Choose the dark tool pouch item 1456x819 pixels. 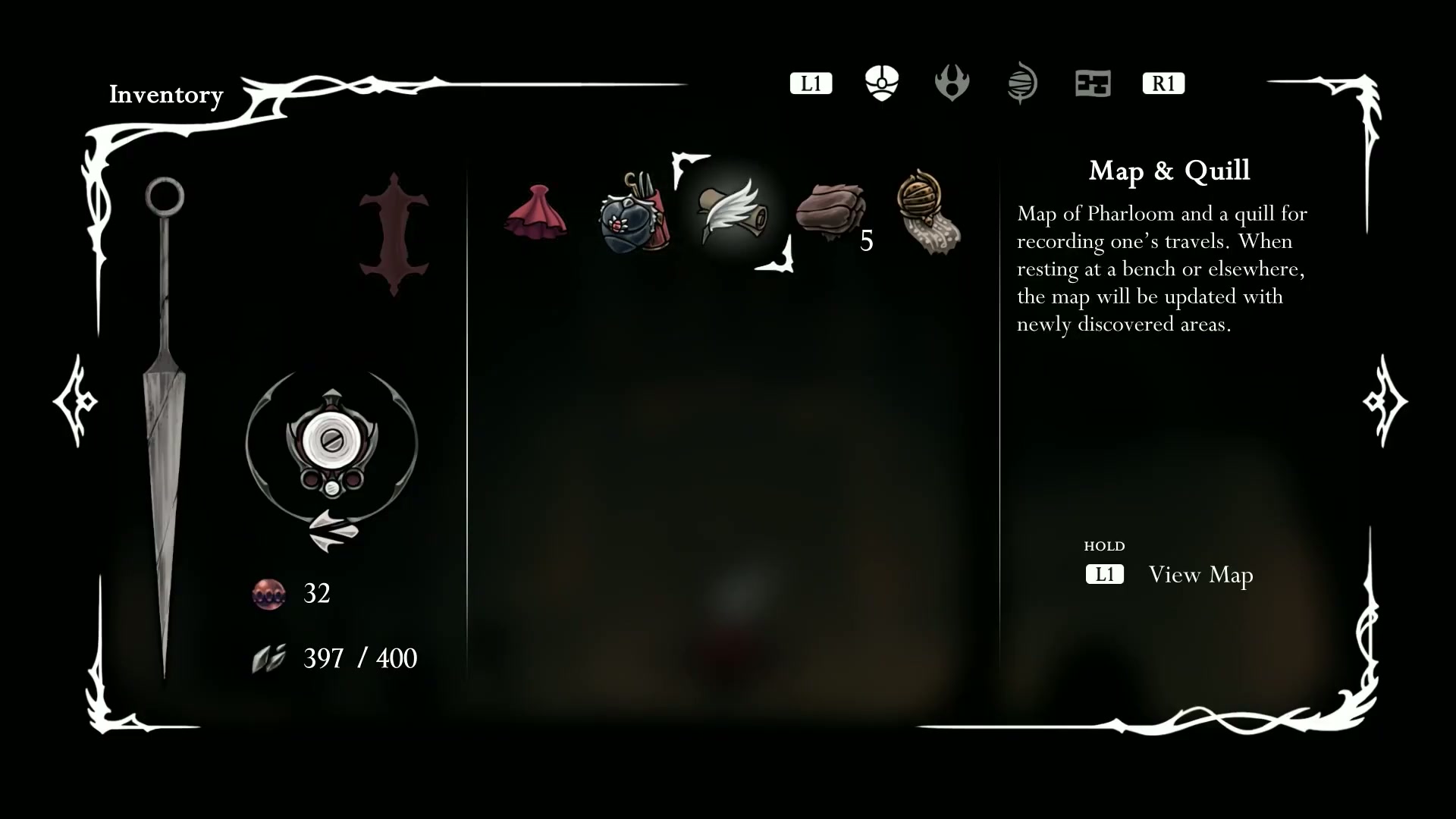click(x=634, y=214)
